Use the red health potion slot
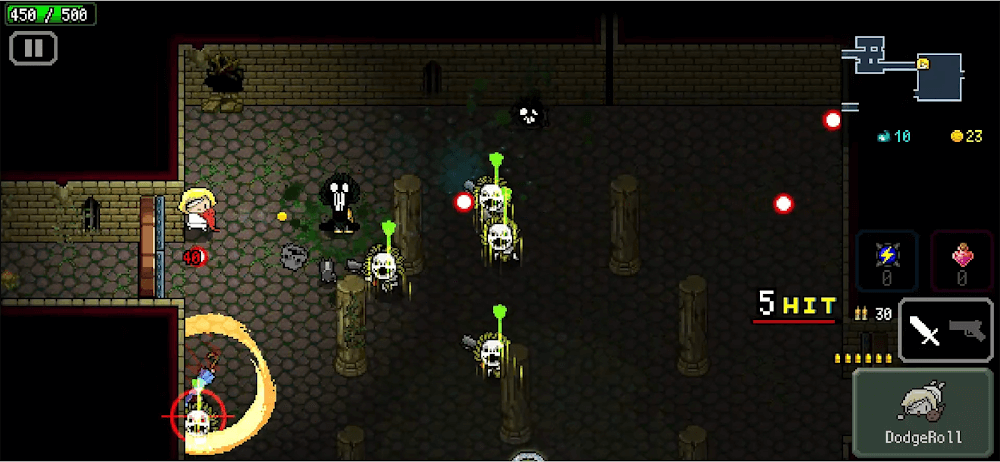 [x=961, y=260]
